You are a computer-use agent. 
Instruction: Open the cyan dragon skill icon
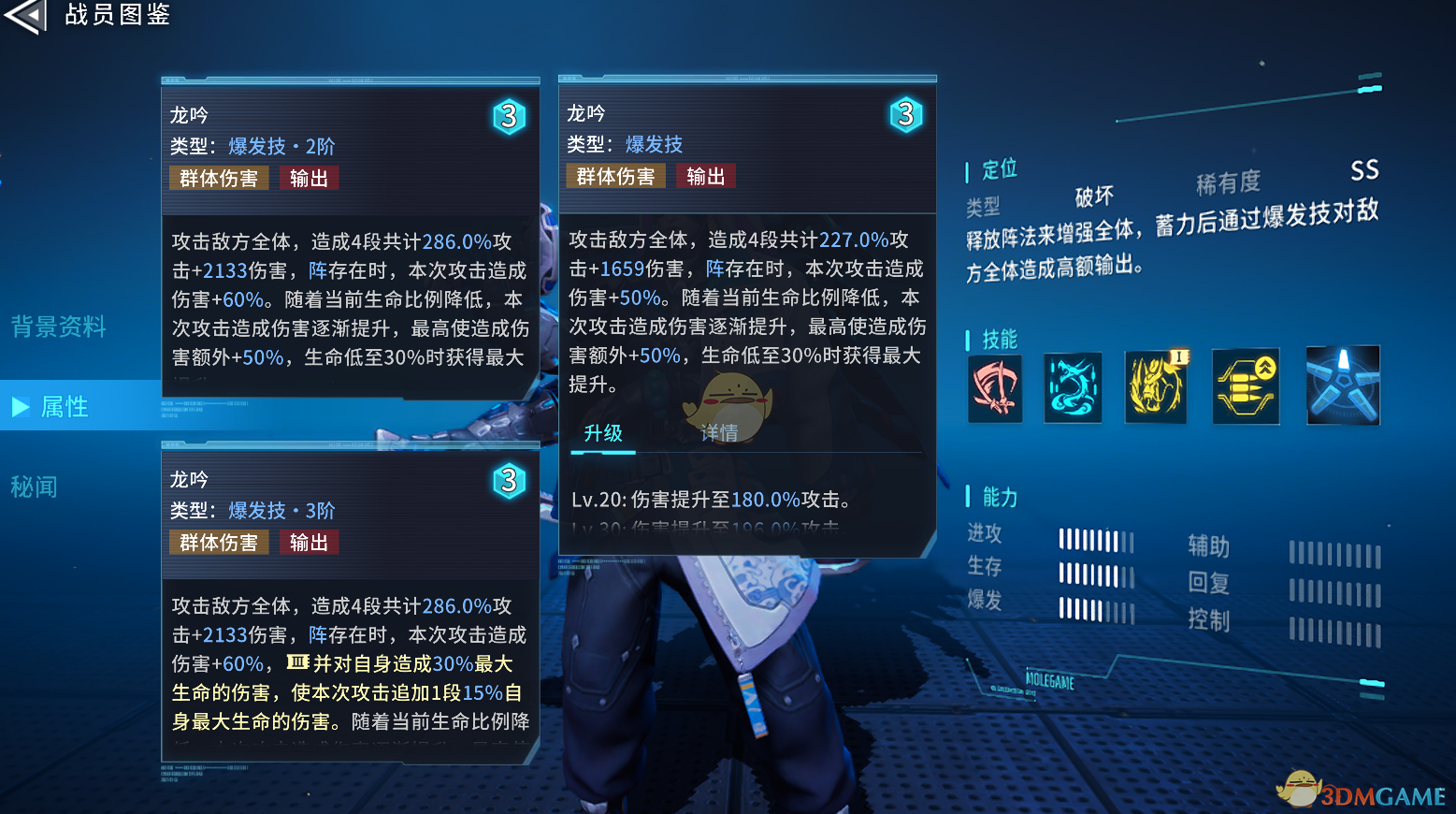tap(1073, 386)
